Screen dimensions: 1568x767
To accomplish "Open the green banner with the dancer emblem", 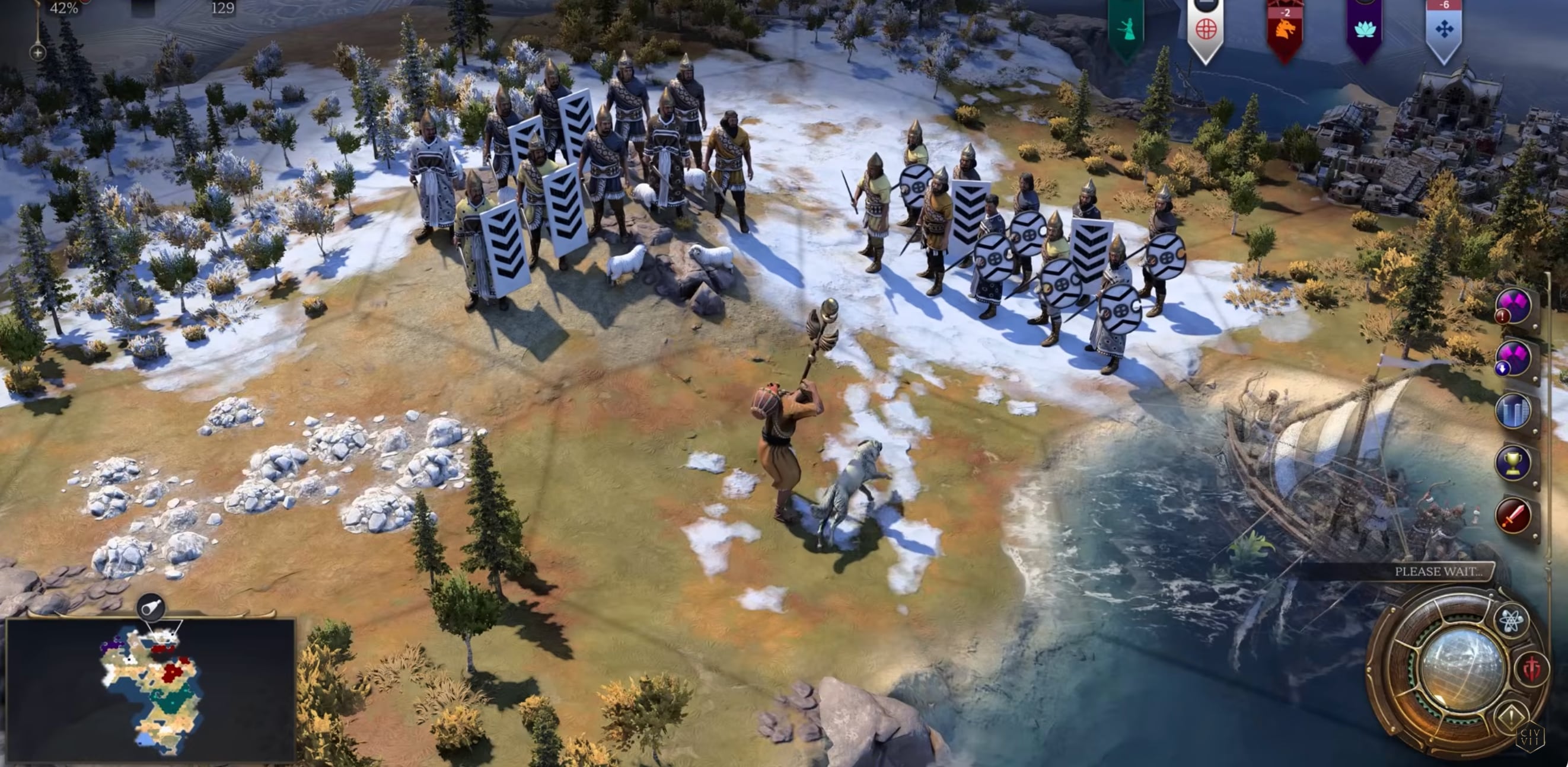I will [1126, 28].
